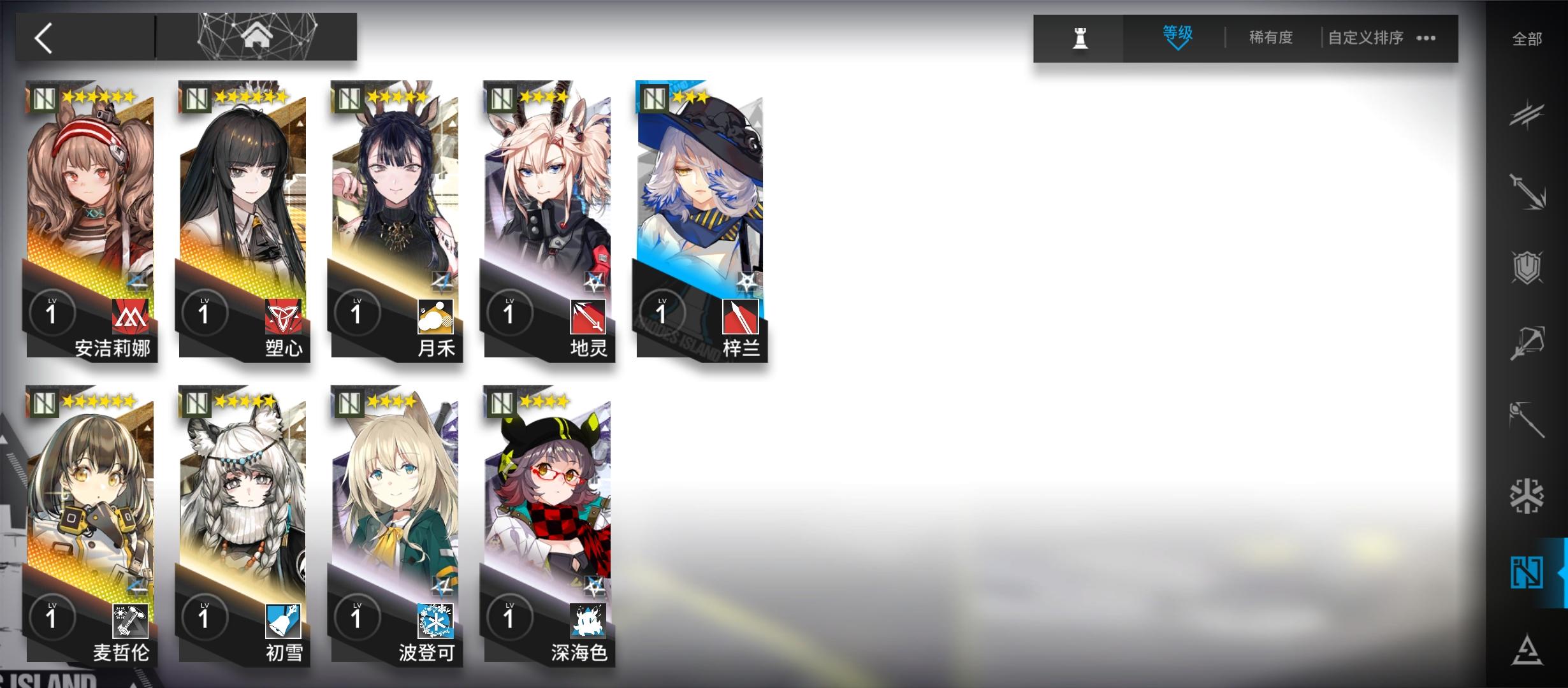This screenshot has width=1568, height=688.
Task: Expand the 全部 class filter header
Action: point(1527,39)
